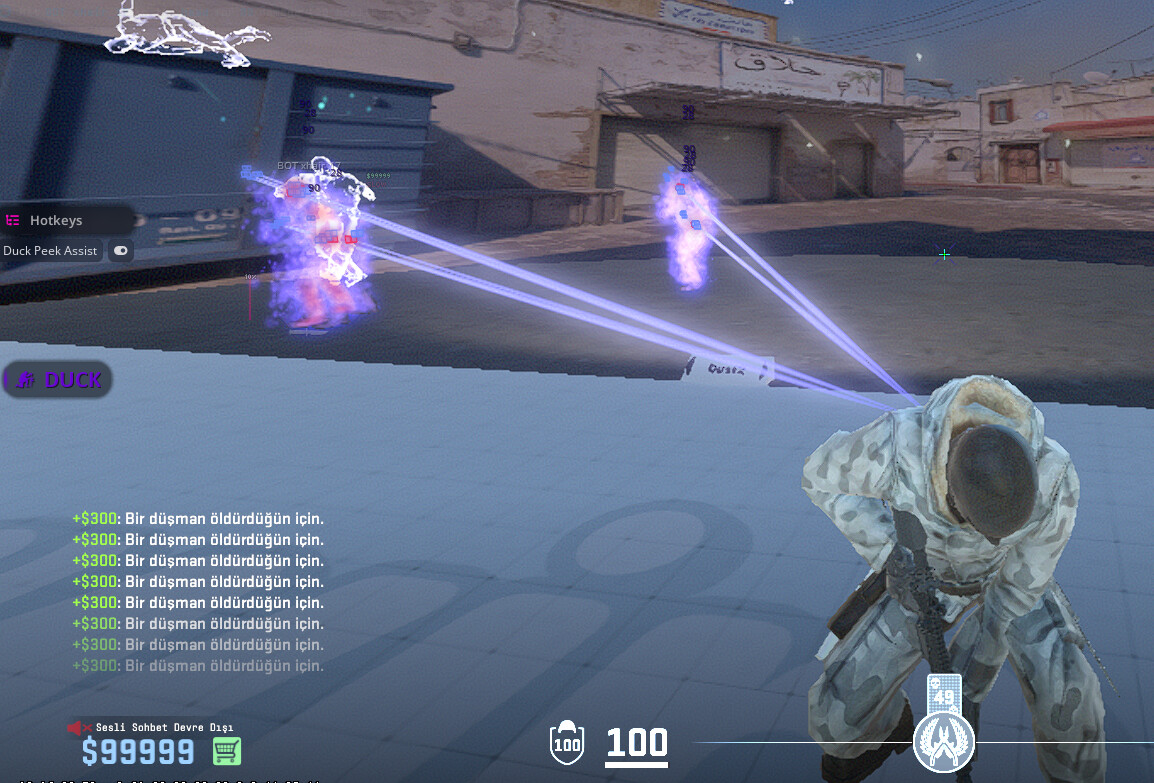The width and height of the screenshot is (1154, 783).
Task: Open the buy menu shopping cart icon
Action: (227, 751)
